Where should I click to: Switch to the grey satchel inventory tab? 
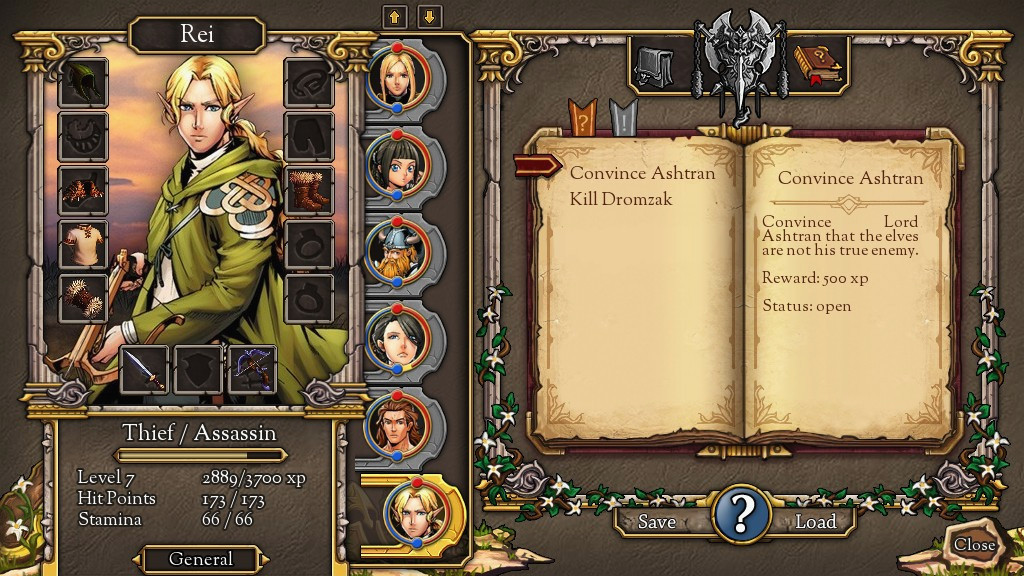655,67
